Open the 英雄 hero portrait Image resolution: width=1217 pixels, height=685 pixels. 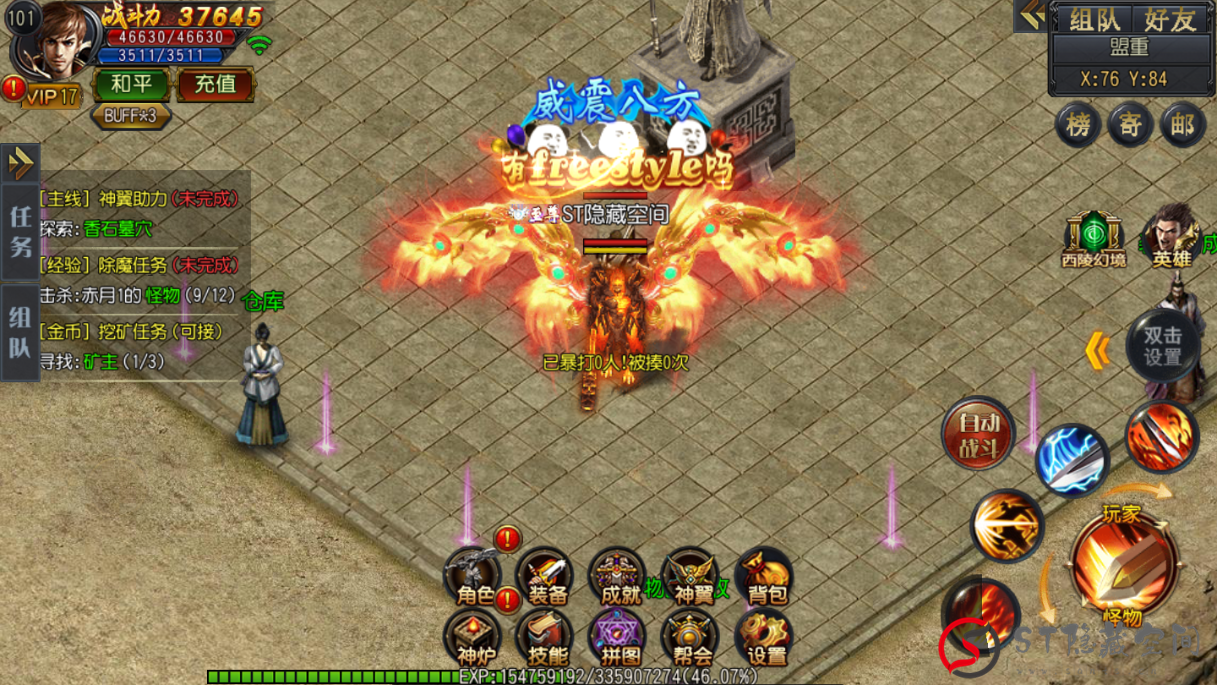coord(1171,238)
